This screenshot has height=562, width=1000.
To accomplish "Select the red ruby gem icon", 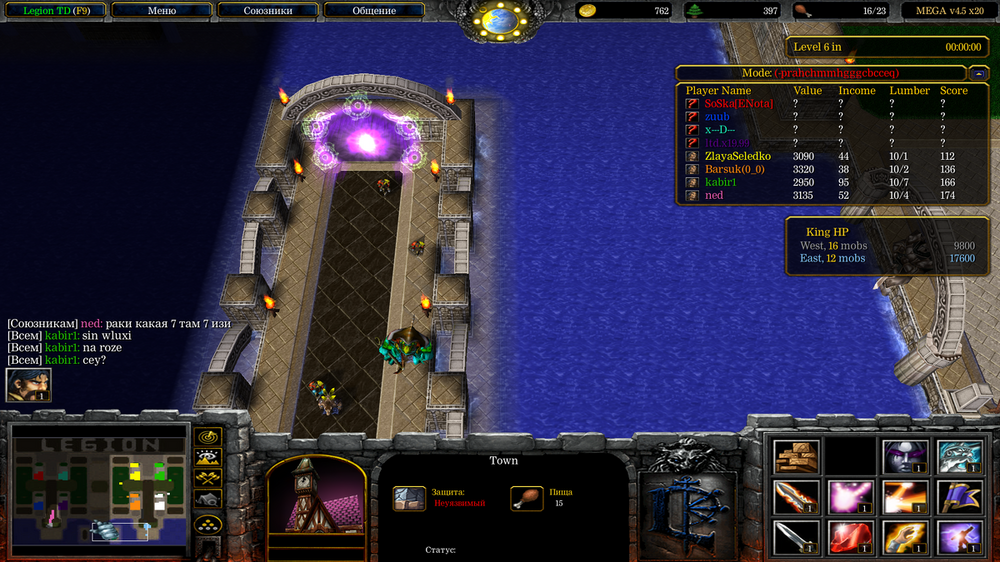I will (851, 537).
